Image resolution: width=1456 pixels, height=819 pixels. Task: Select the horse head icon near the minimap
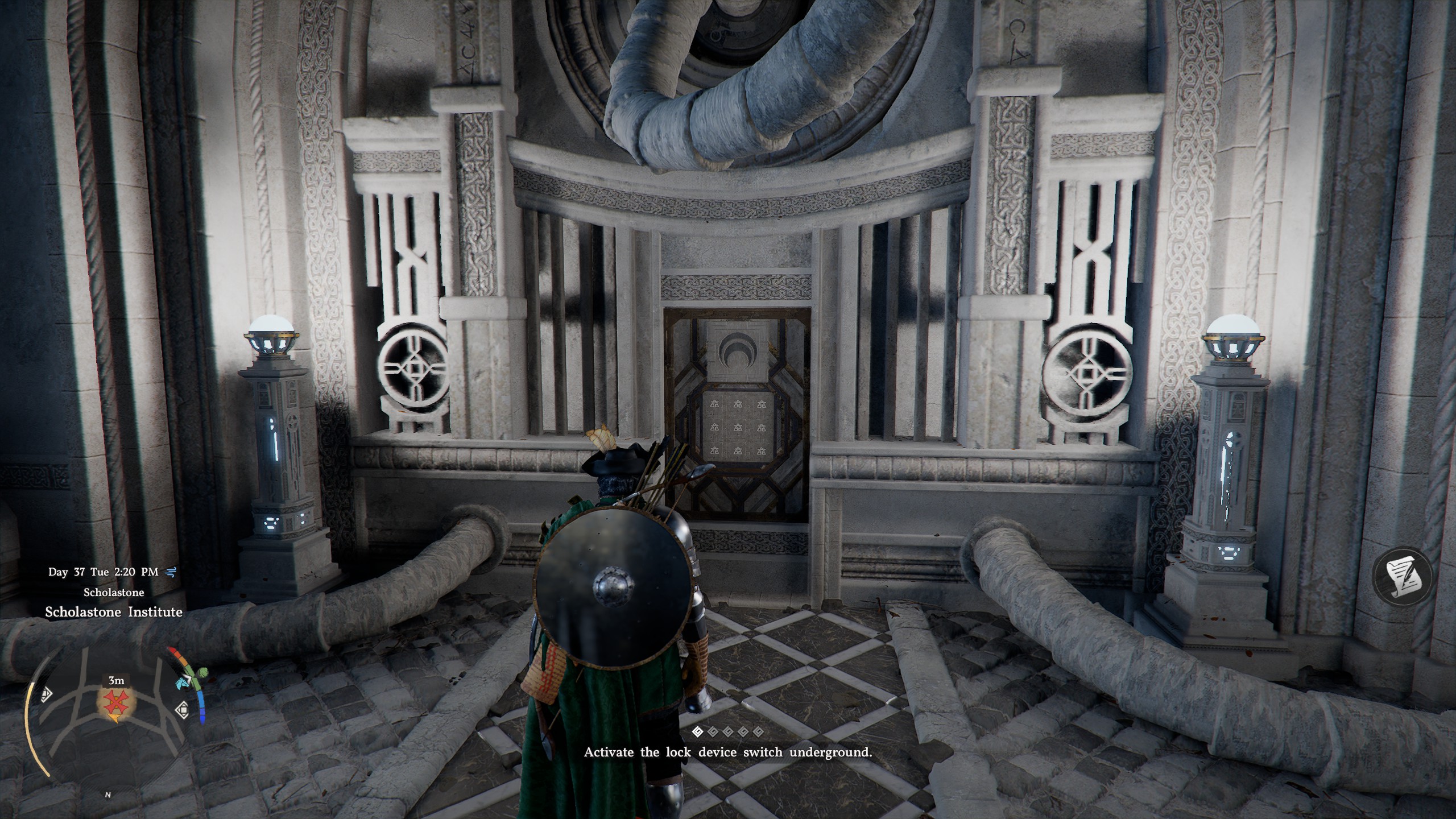[x=181, y=684]
